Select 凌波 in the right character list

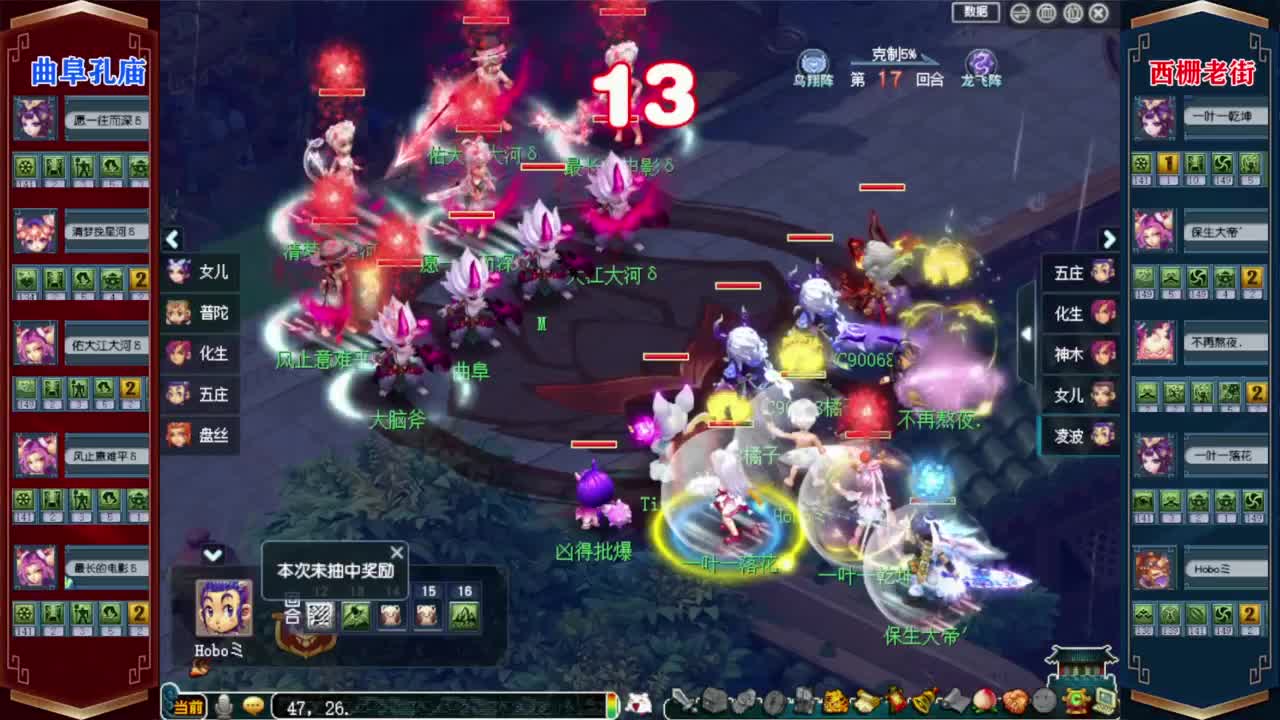[x=1078, y=438]
